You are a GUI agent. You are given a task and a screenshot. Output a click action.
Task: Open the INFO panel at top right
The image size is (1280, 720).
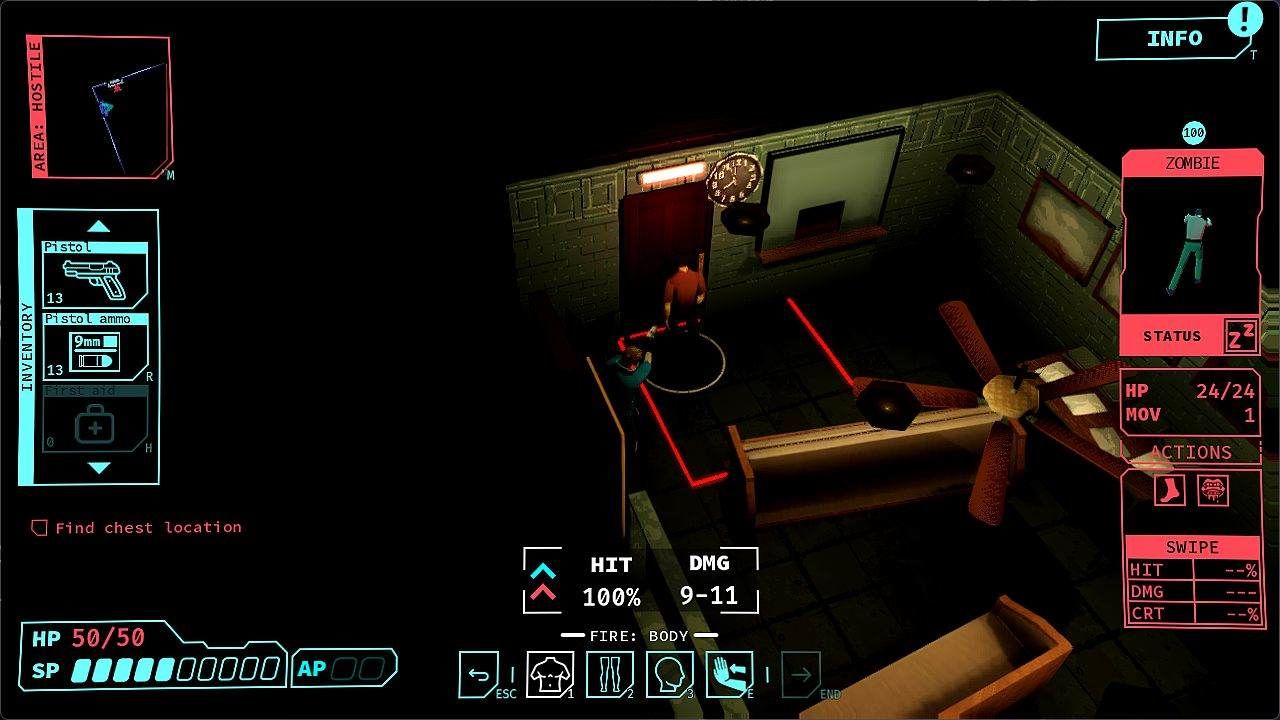[1176, 39]
